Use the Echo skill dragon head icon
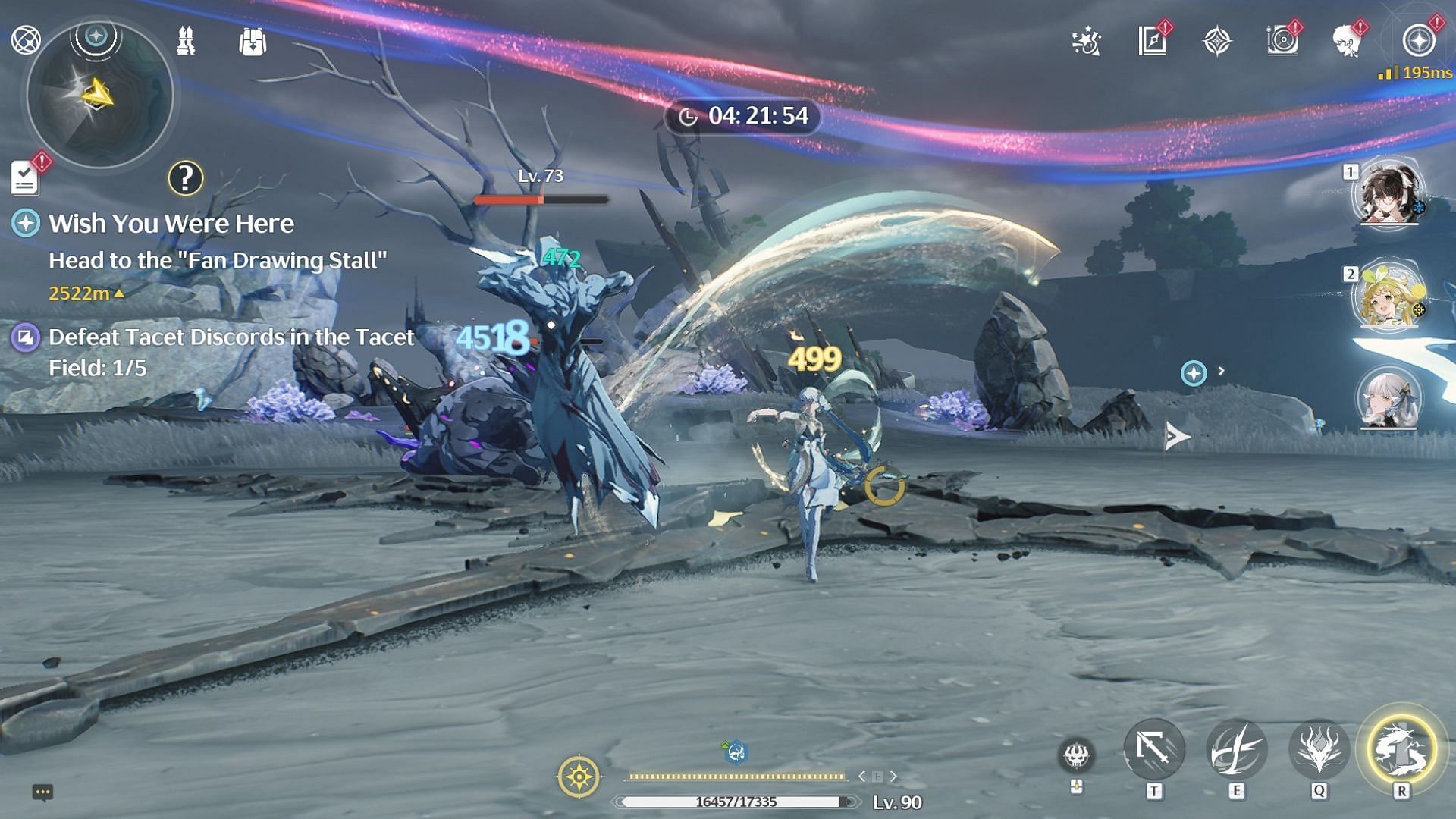Screen dimensions: 1456x819 tap(1319, 749)
